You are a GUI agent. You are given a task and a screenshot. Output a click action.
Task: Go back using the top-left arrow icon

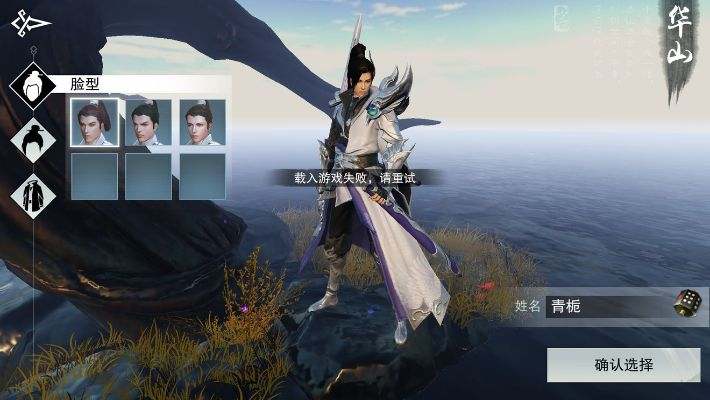pos(31,23)
